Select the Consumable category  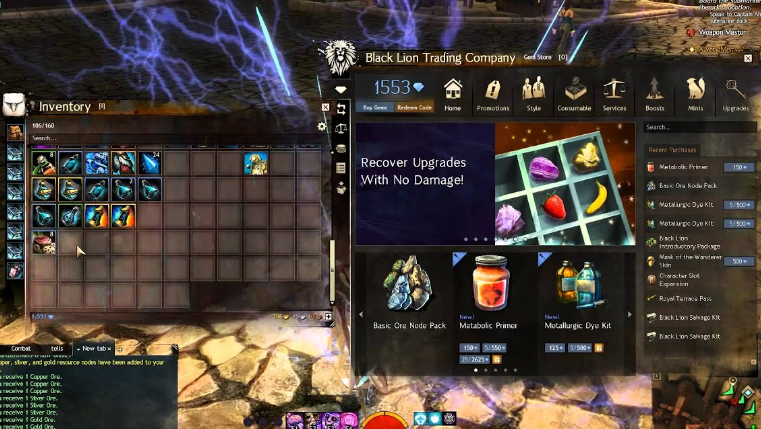click(x=574, y=94)
